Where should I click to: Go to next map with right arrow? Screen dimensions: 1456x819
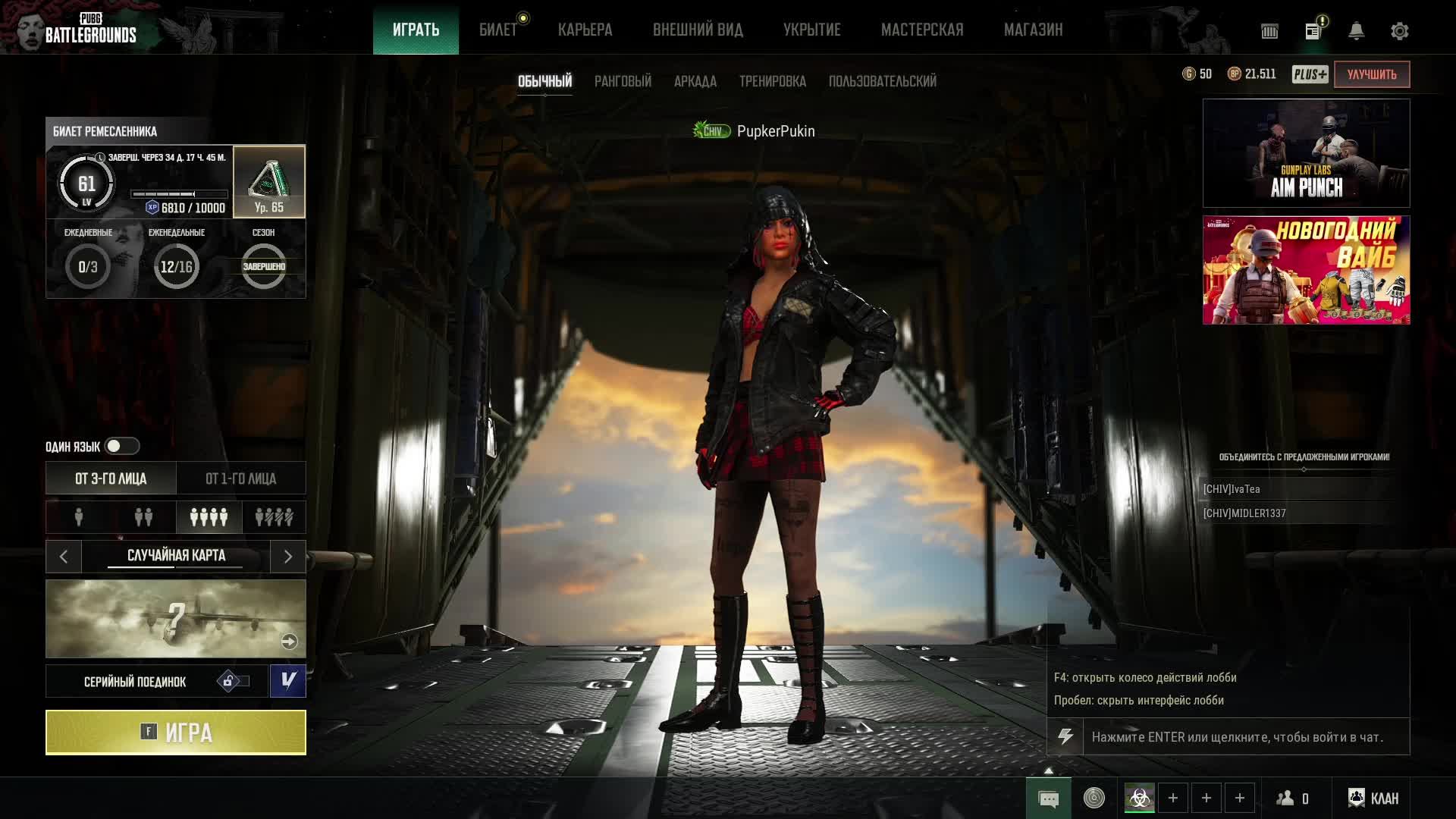coord(288,557)
